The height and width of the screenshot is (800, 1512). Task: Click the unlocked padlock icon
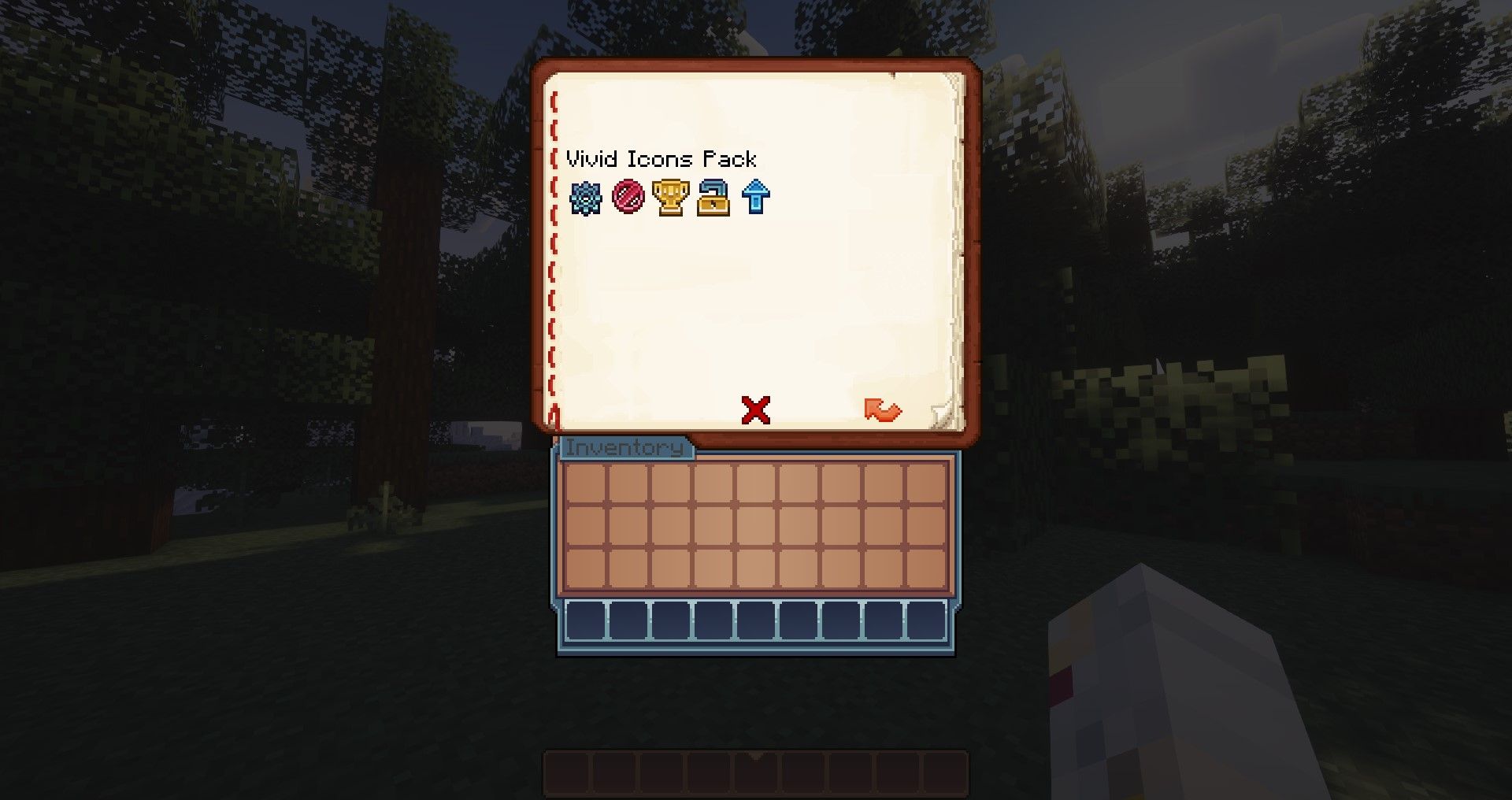[x=712, y=198]
